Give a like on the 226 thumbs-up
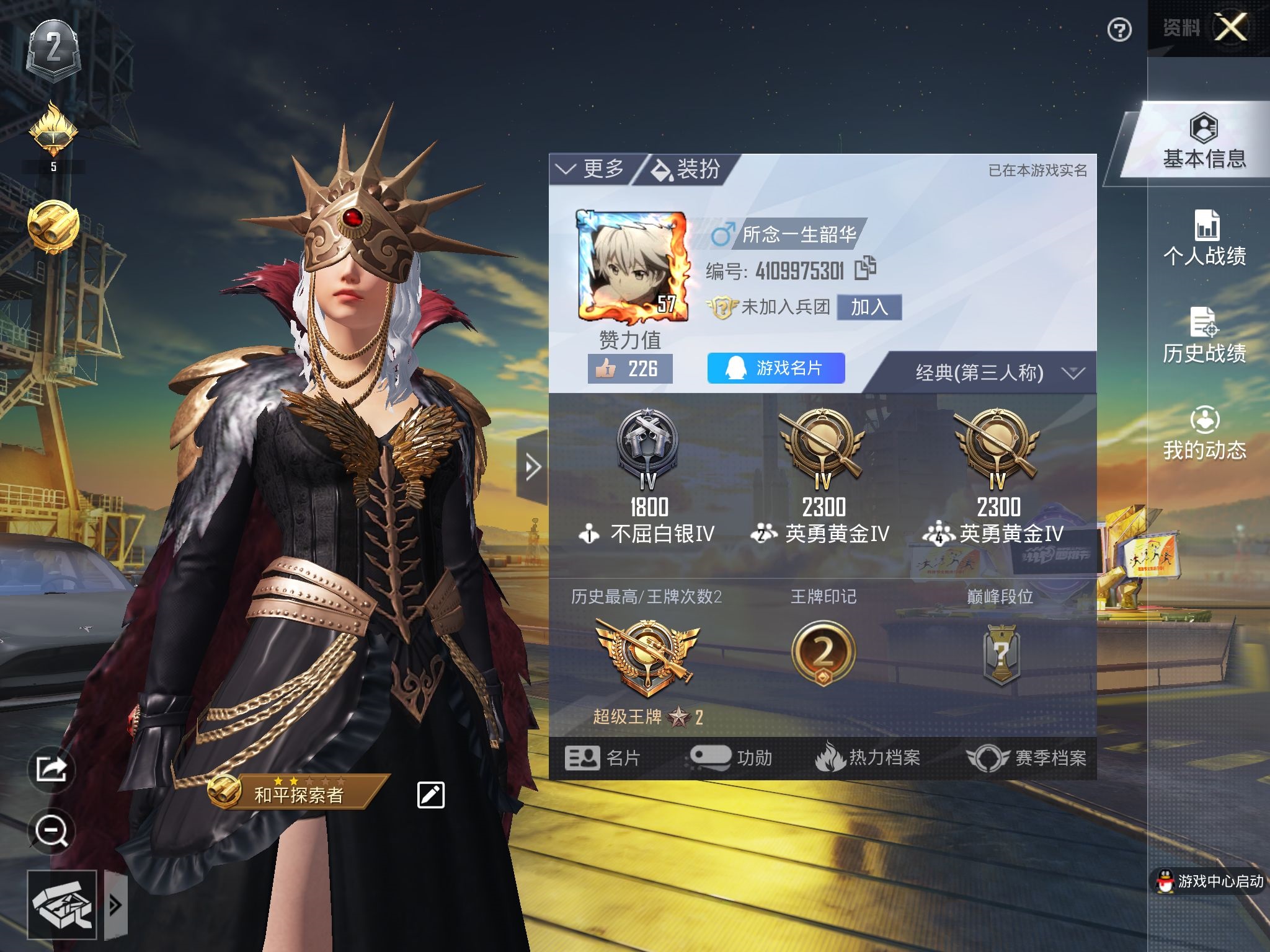This screenshot has width=1270, height=952. coord(629,369)
